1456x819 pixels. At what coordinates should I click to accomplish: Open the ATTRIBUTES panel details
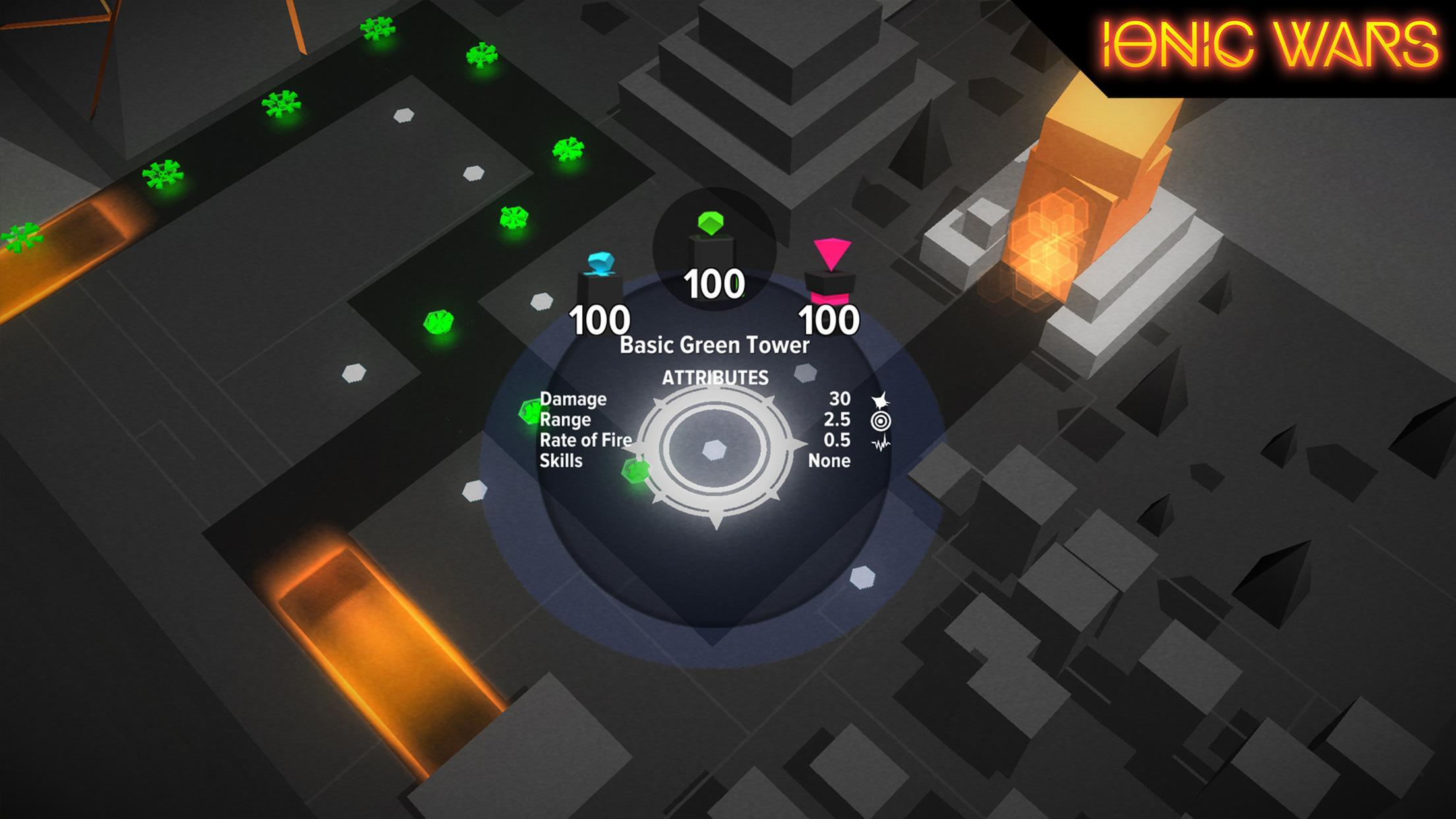pos(715,377)
